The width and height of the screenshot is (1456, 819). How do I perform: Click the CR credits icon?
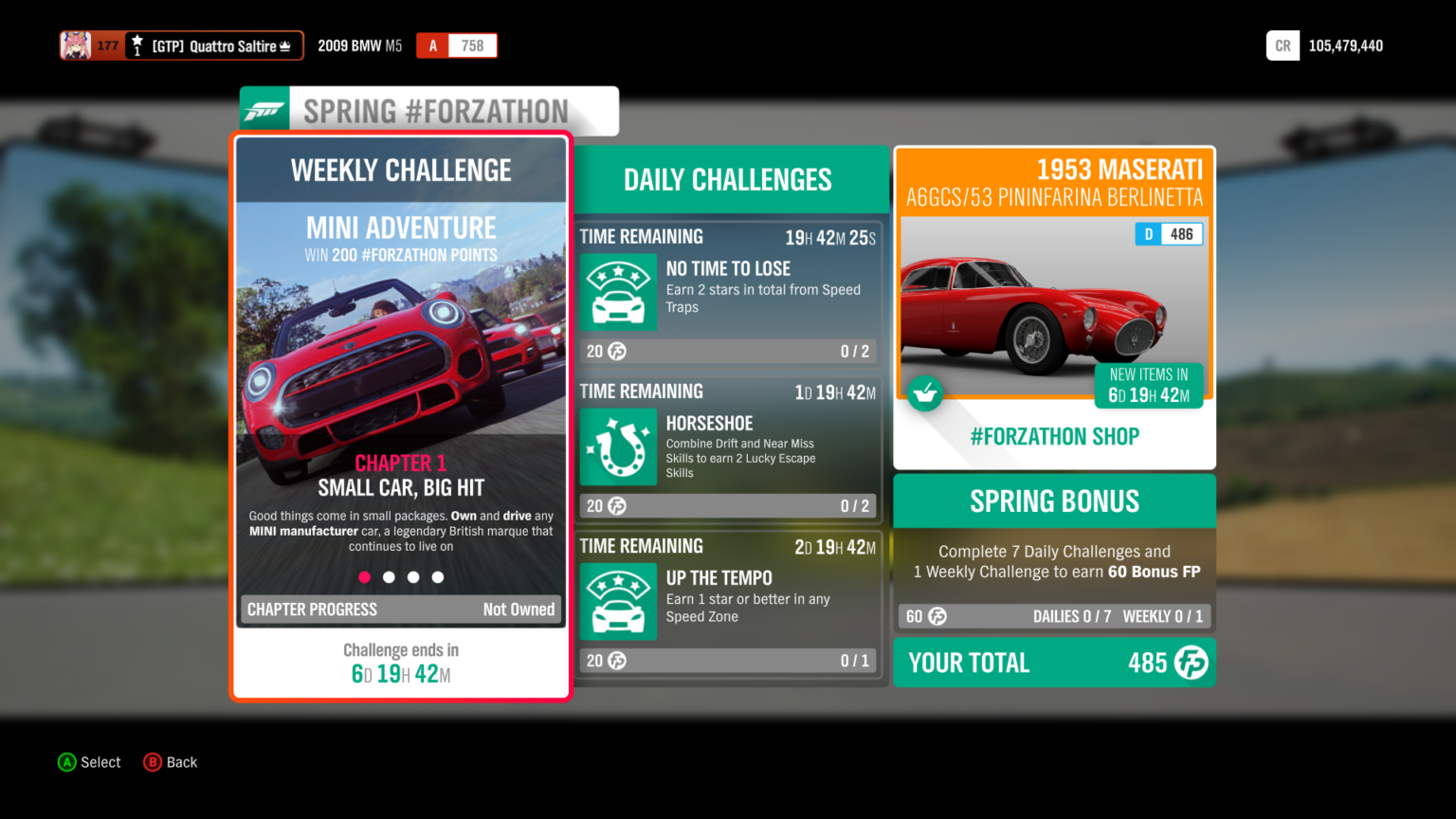click(1283, 45)
